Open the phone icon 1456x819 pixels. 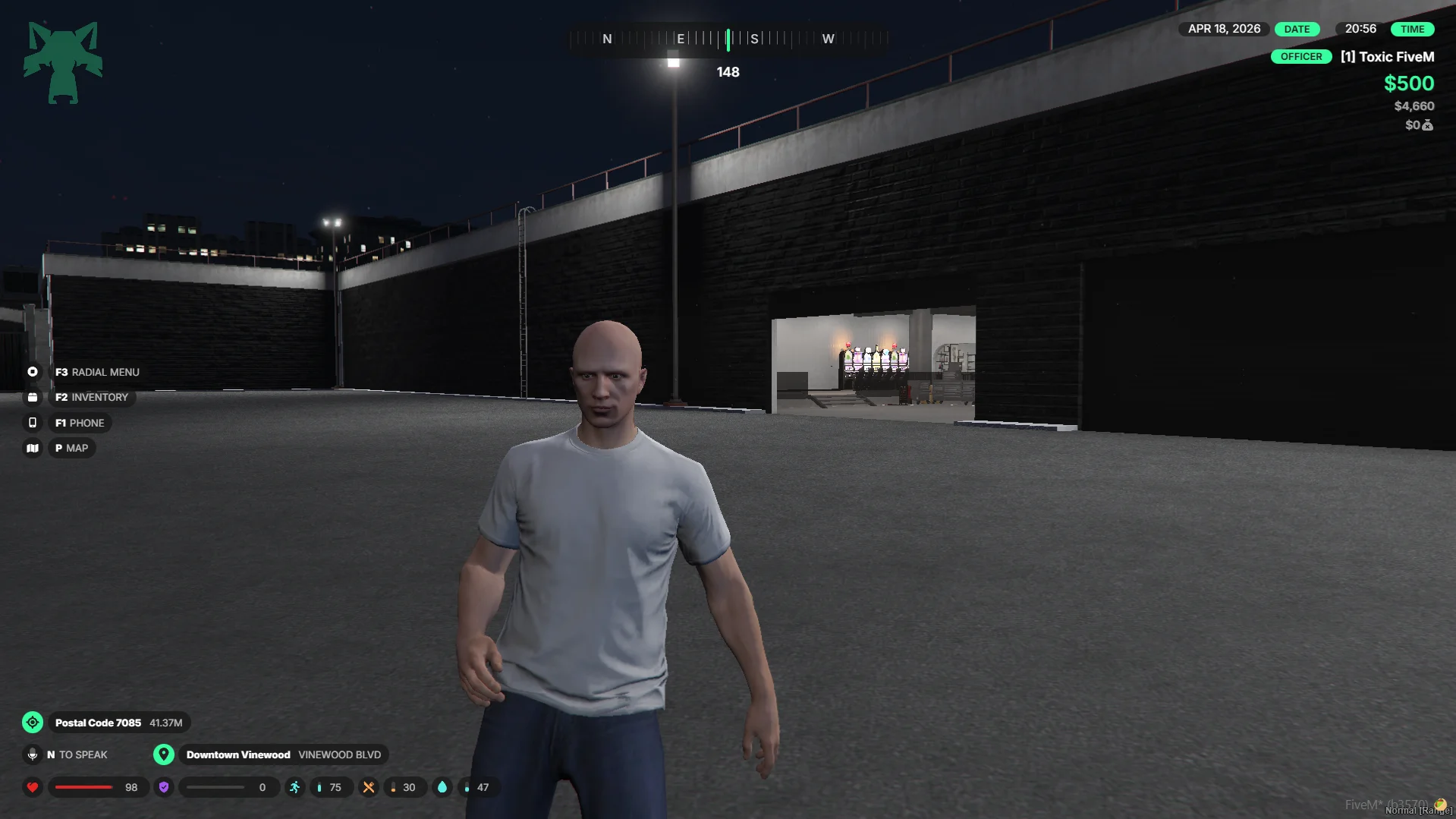click(x=33, y=423)
